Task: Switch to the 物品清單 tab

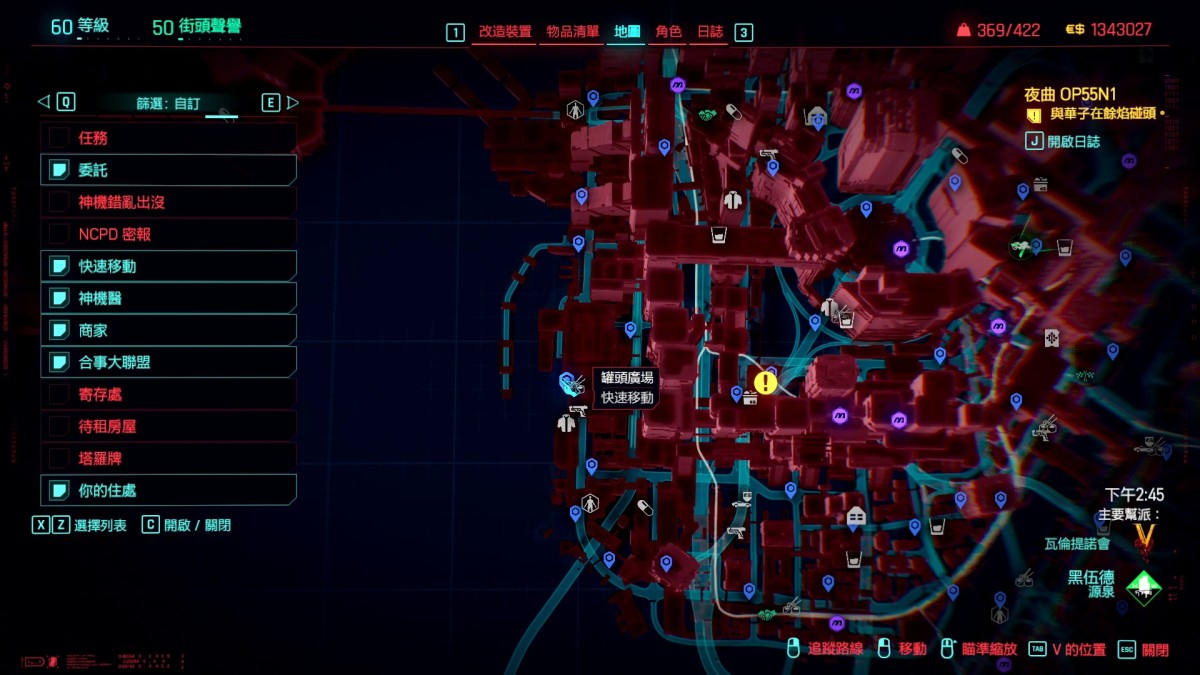Action: pos(573,32)
